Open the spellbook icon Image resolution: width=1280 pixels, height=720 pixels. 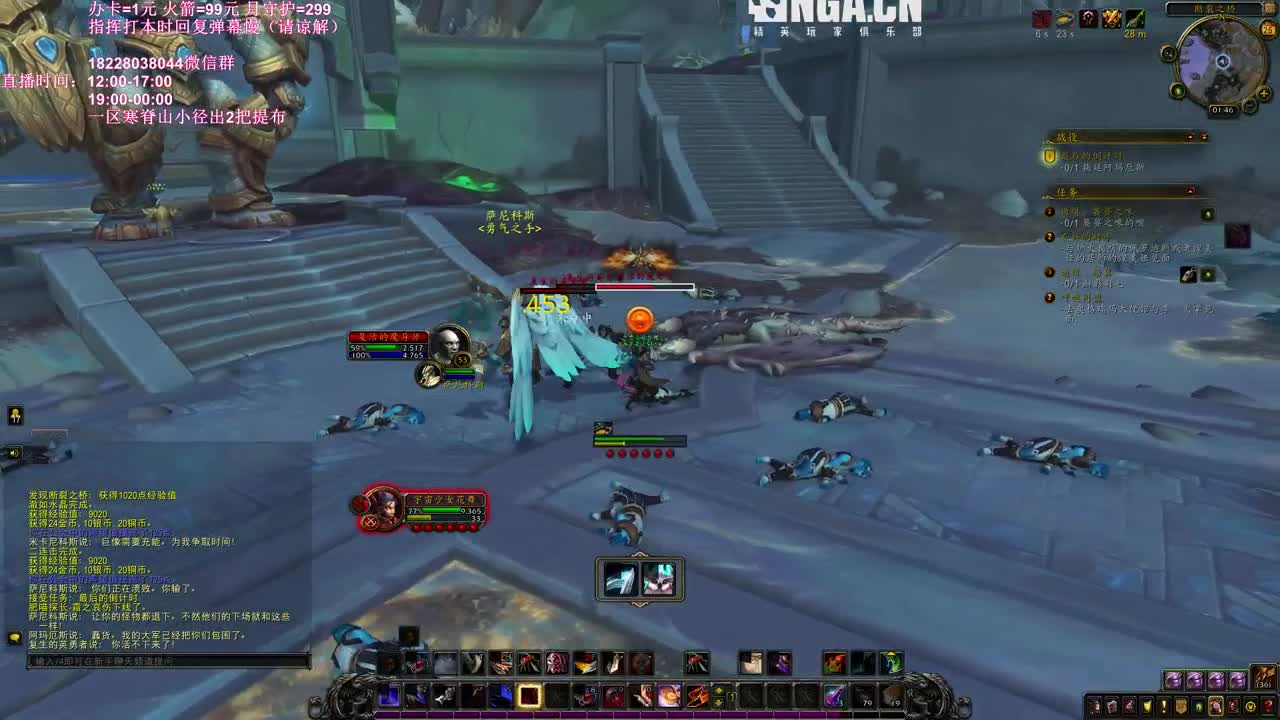(x=1113, y=705)
